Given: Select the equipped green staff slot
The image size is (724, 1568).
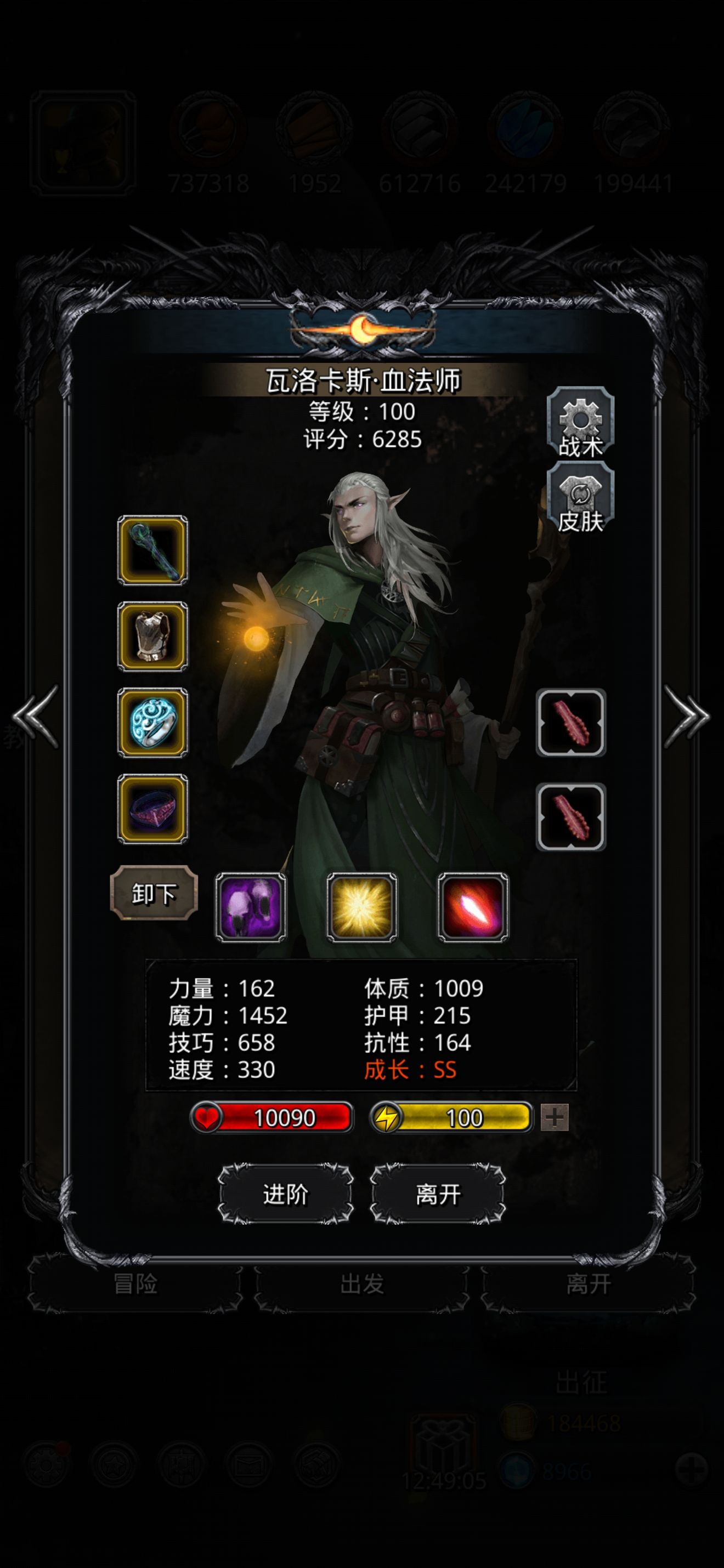Looking at the screenshot, I should (x=152, y=550).
